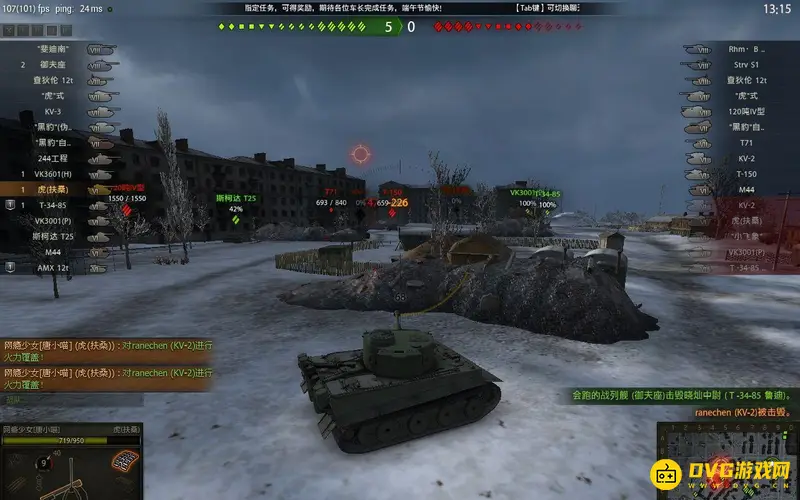Select the Rhm. B. row in the enemy list
The width and height of the screenshot is (800, 500).
click(745, 48)
